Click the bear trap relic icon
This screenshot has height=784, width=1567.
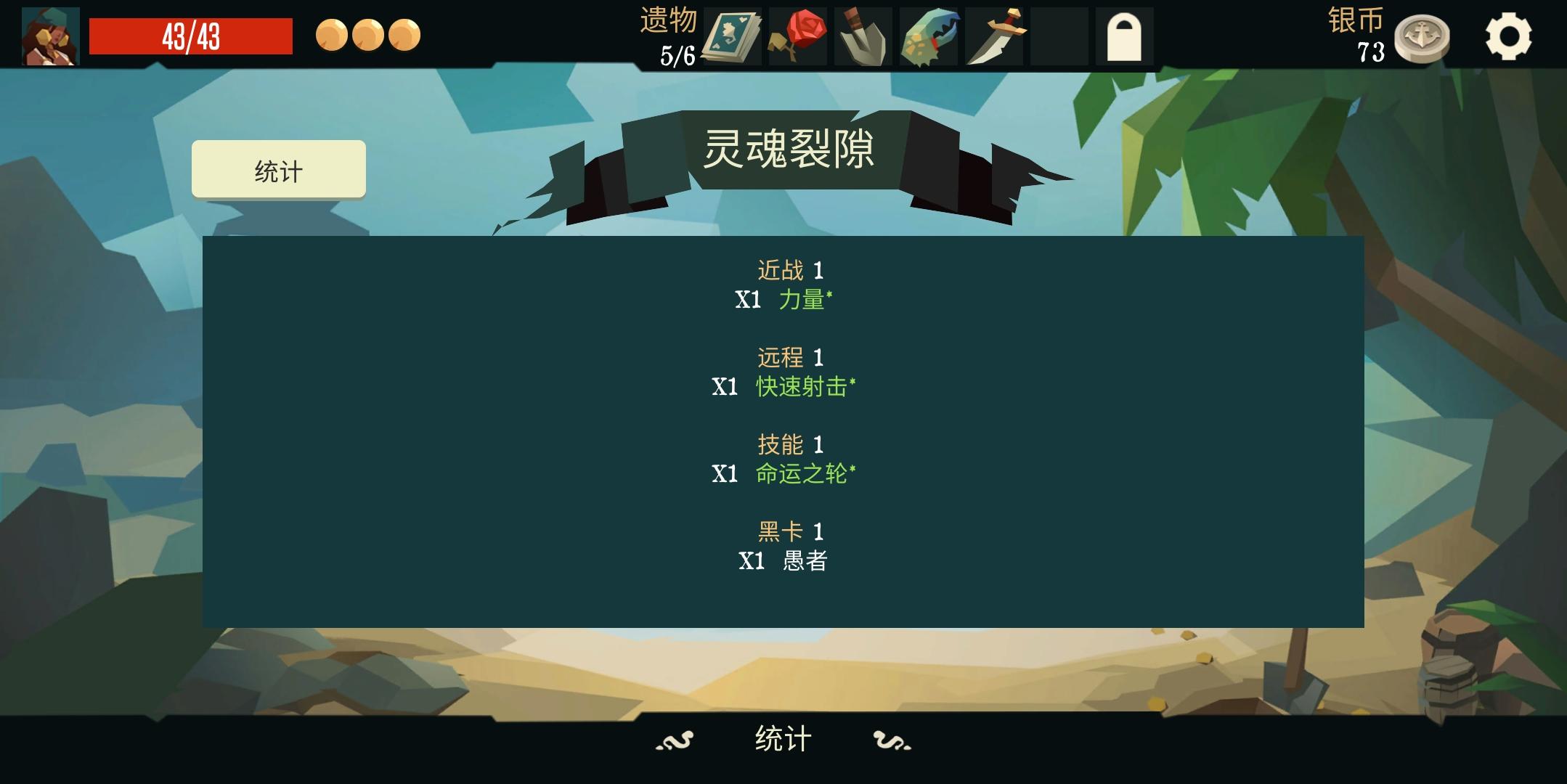[929, 35]
